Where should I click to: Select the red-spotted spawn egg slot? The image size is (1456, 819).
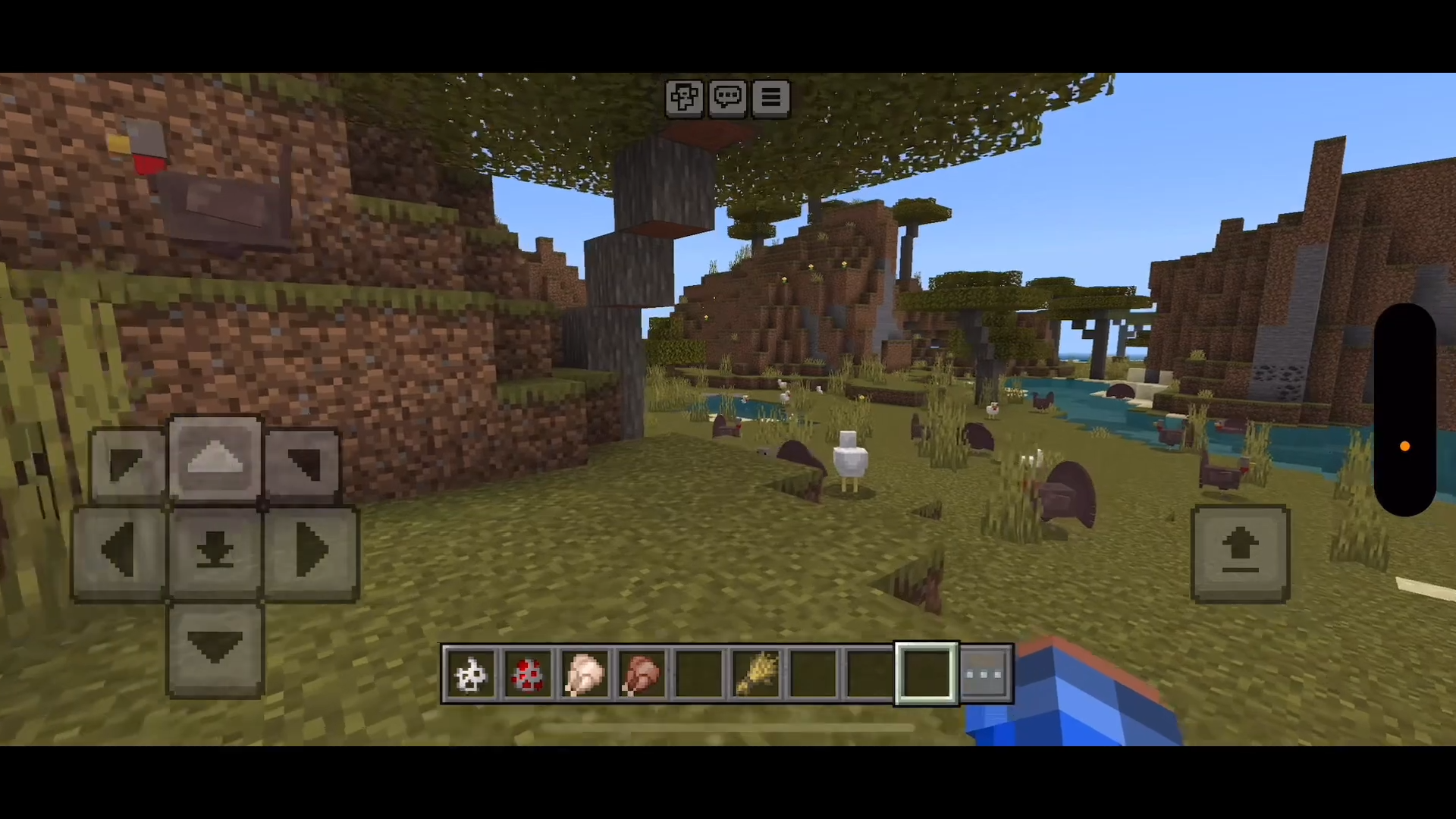click(x=527, y=674)
